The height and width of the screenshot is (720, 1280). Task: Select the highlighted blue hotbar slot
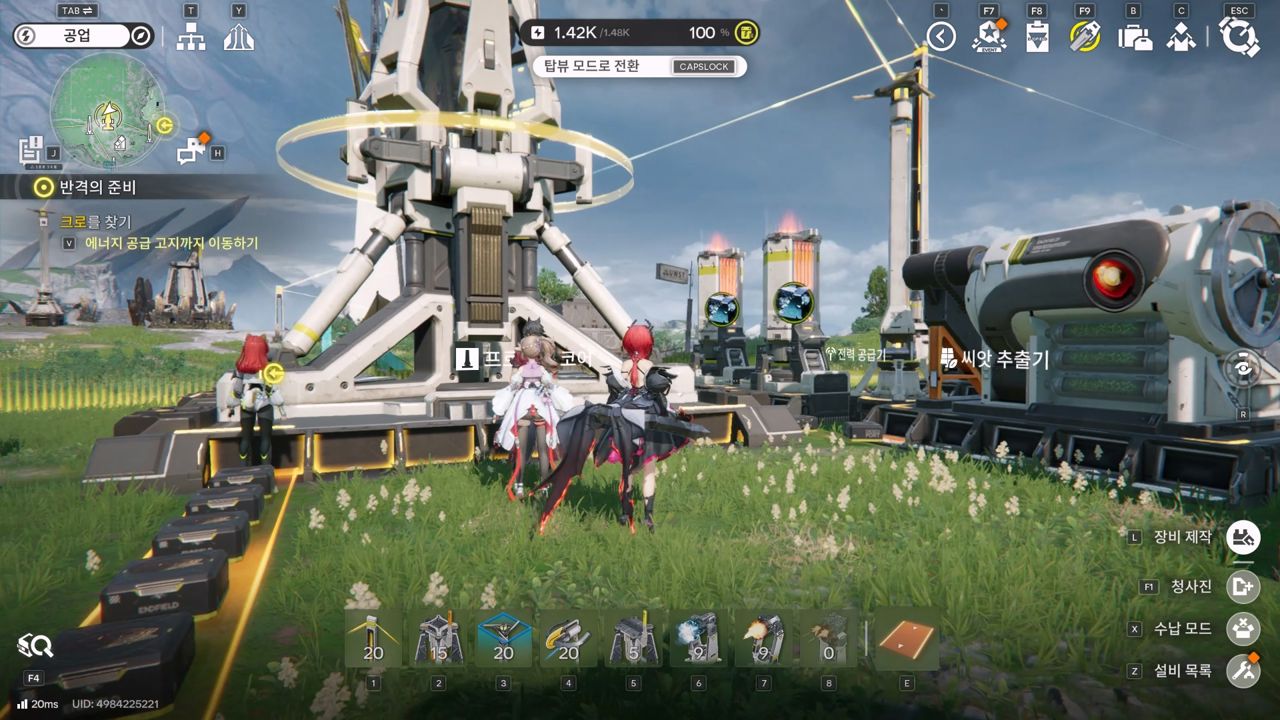(x=503, y=638)
